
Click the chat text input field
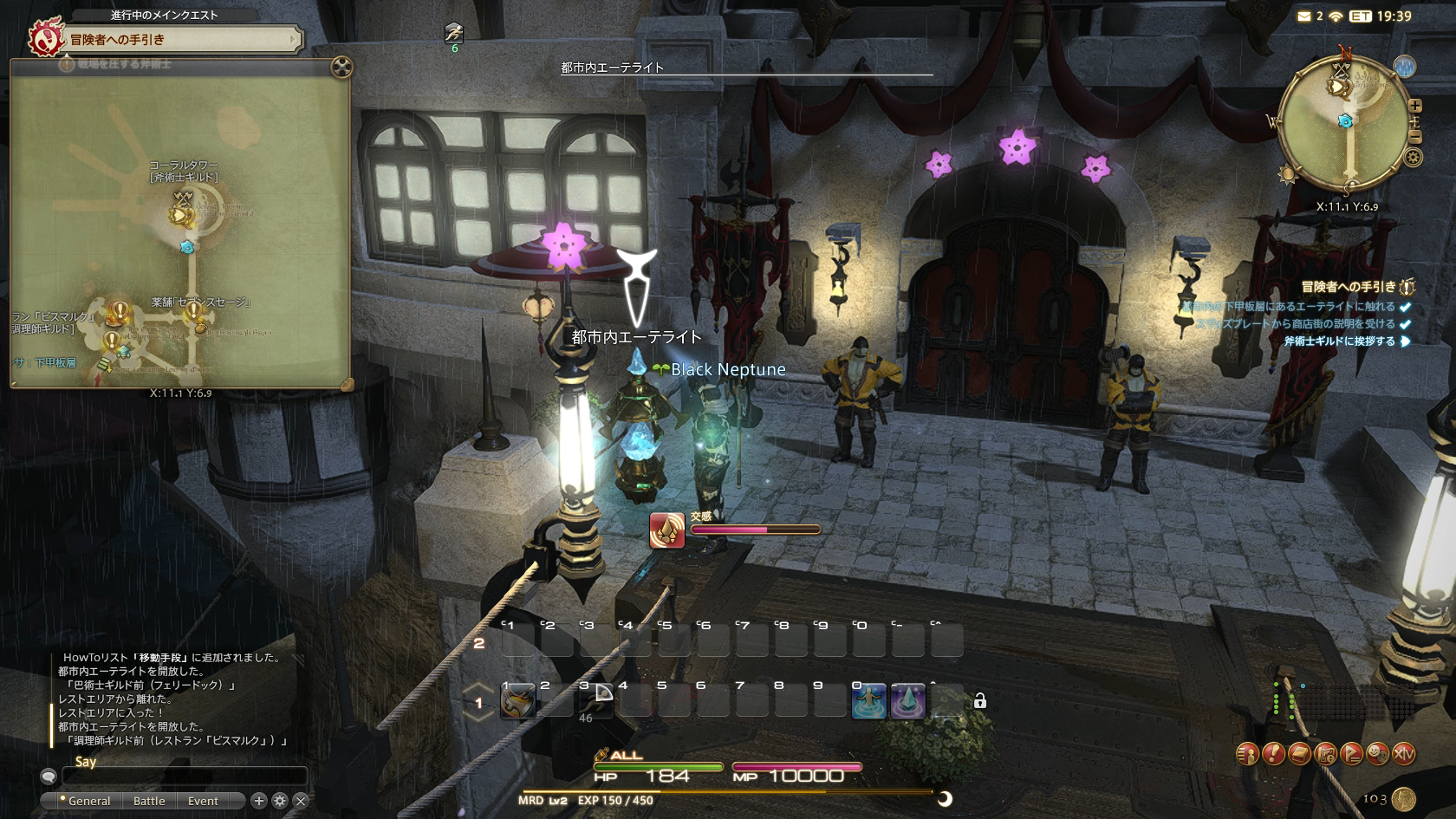tap(184, 776)
